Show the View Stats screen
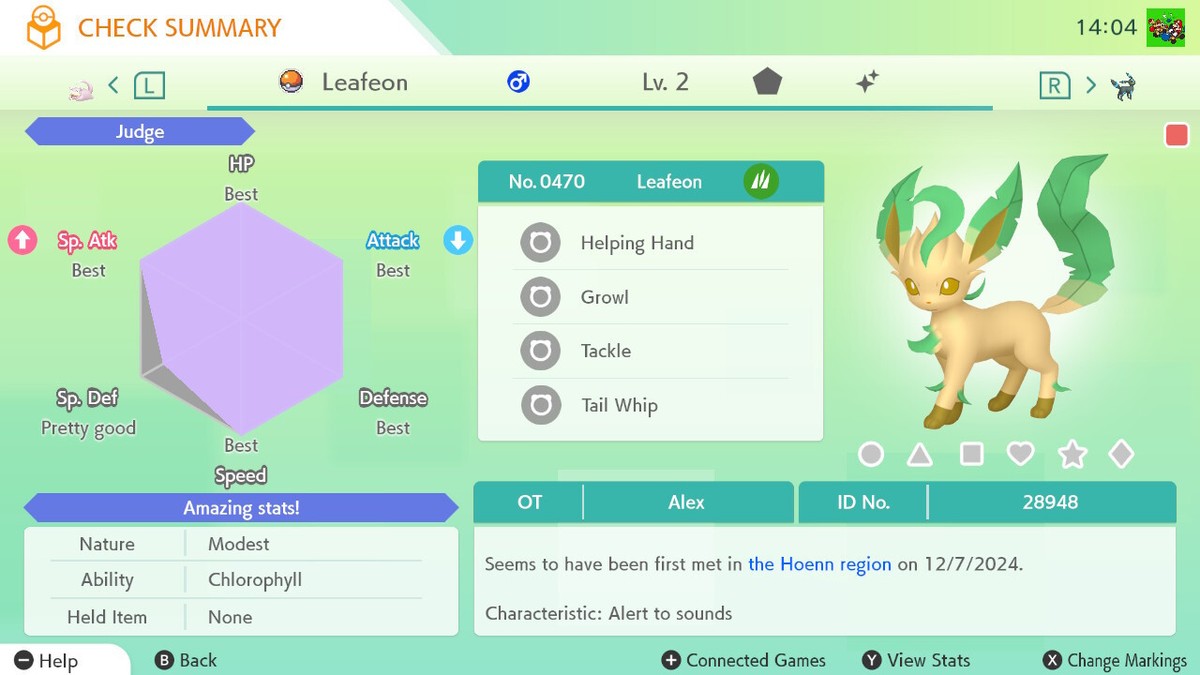The height and width of the screenshot is (675, 1200). [x=916, y=660]
